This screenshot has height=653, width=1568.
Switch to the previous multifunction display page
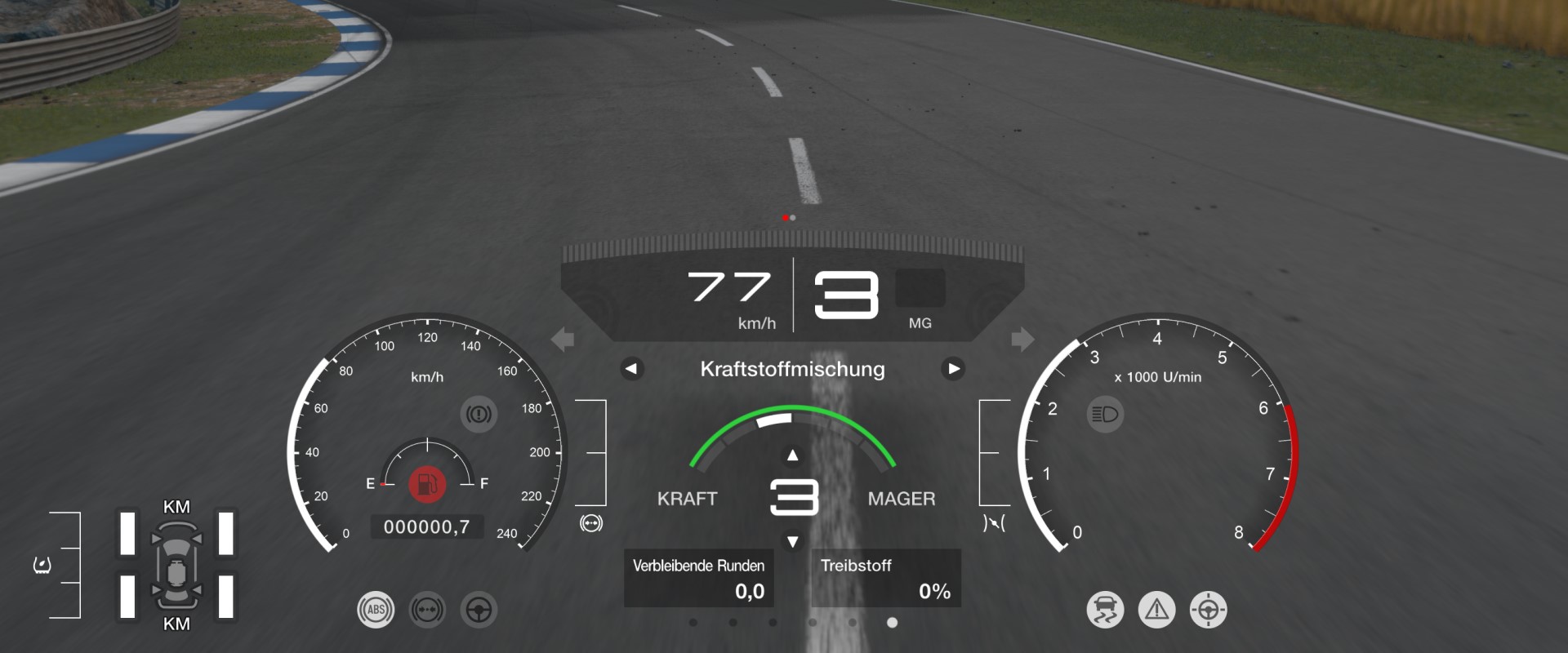pyautogui.click(x=630, y=369)
